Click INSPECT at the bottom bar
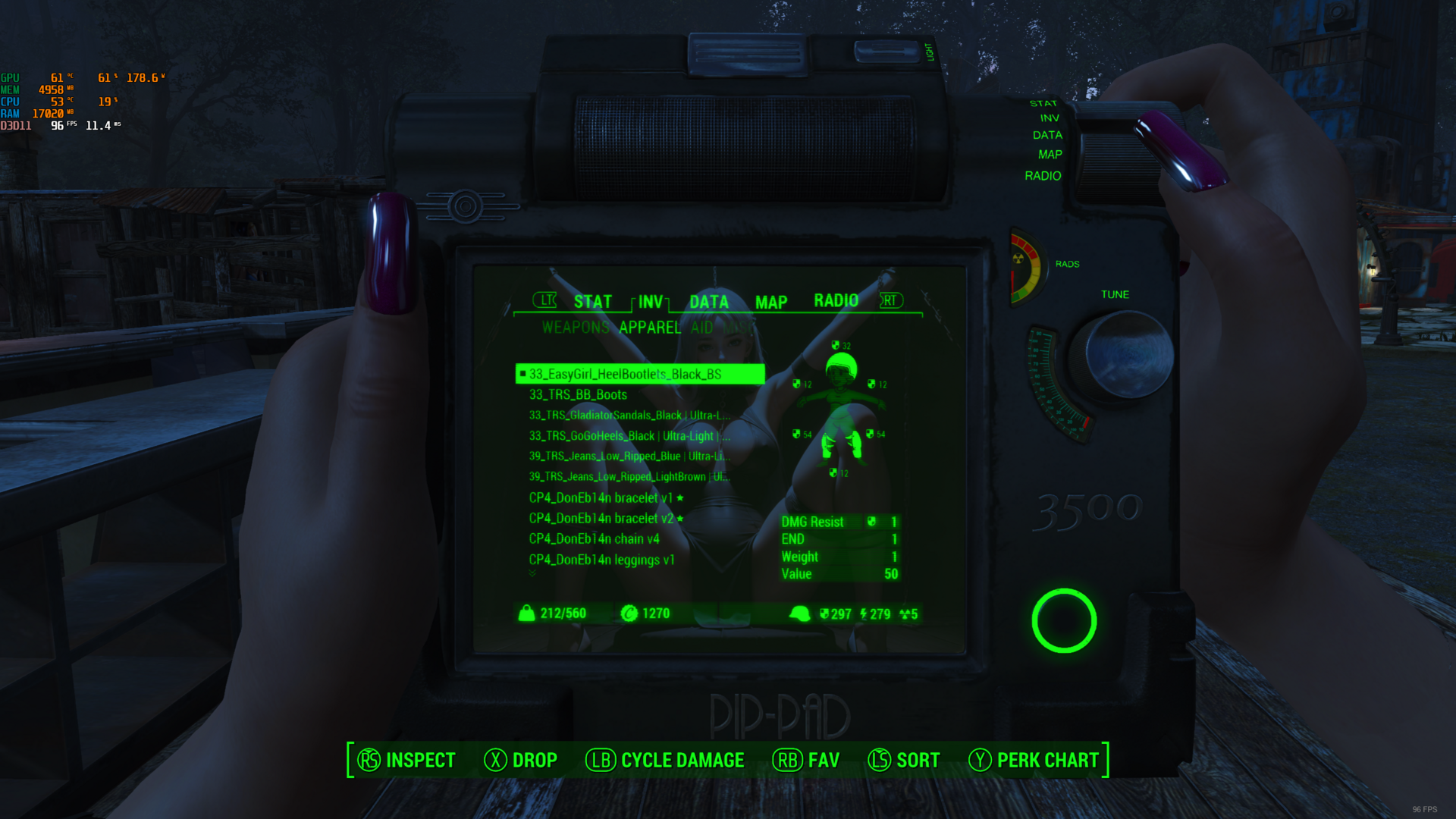The image size is (1456, 819). (x=420, y=760)
